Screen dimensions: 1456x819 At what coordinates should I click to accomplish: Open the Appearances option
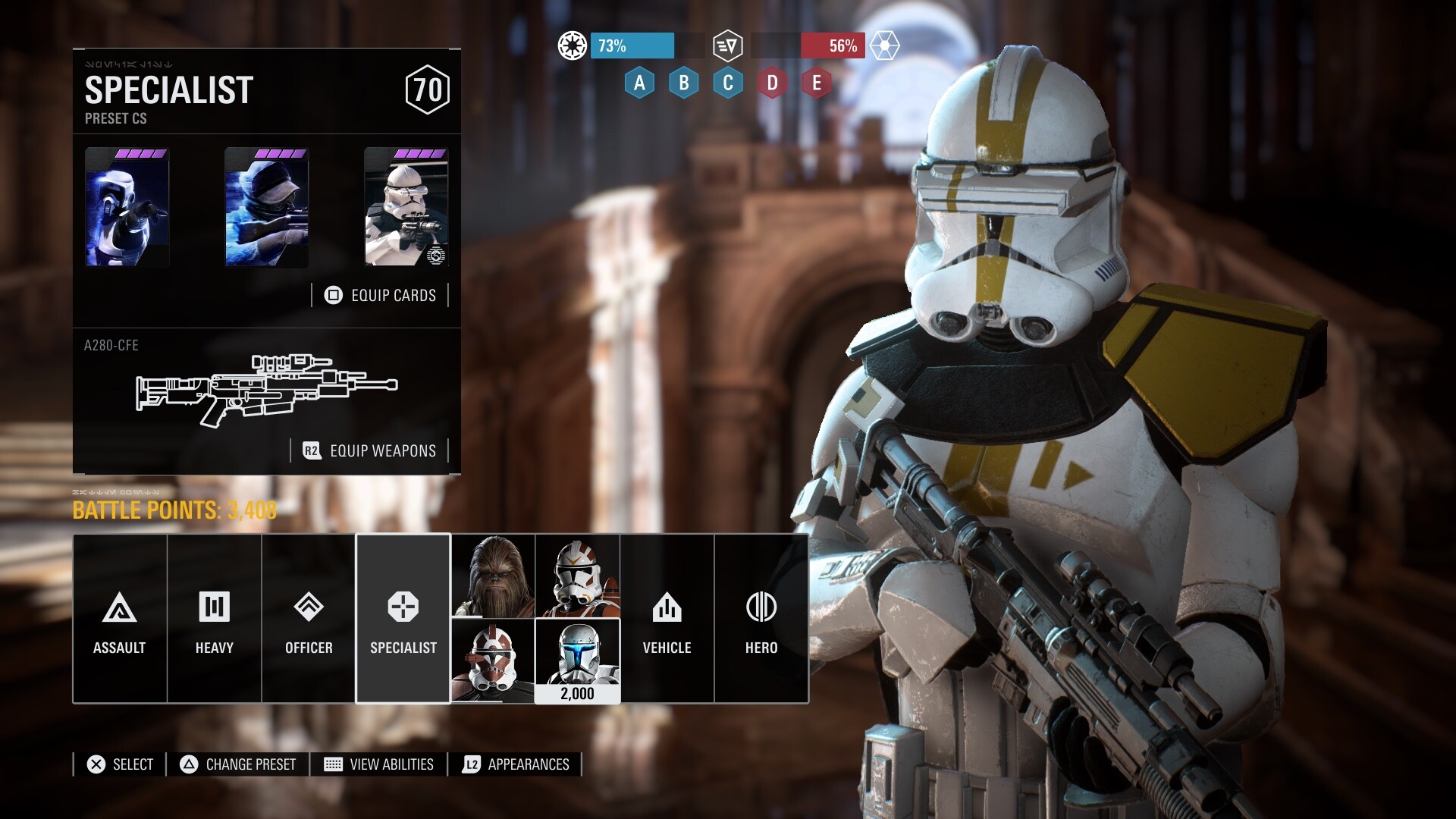pyautogui.click(x=516, y=764)
